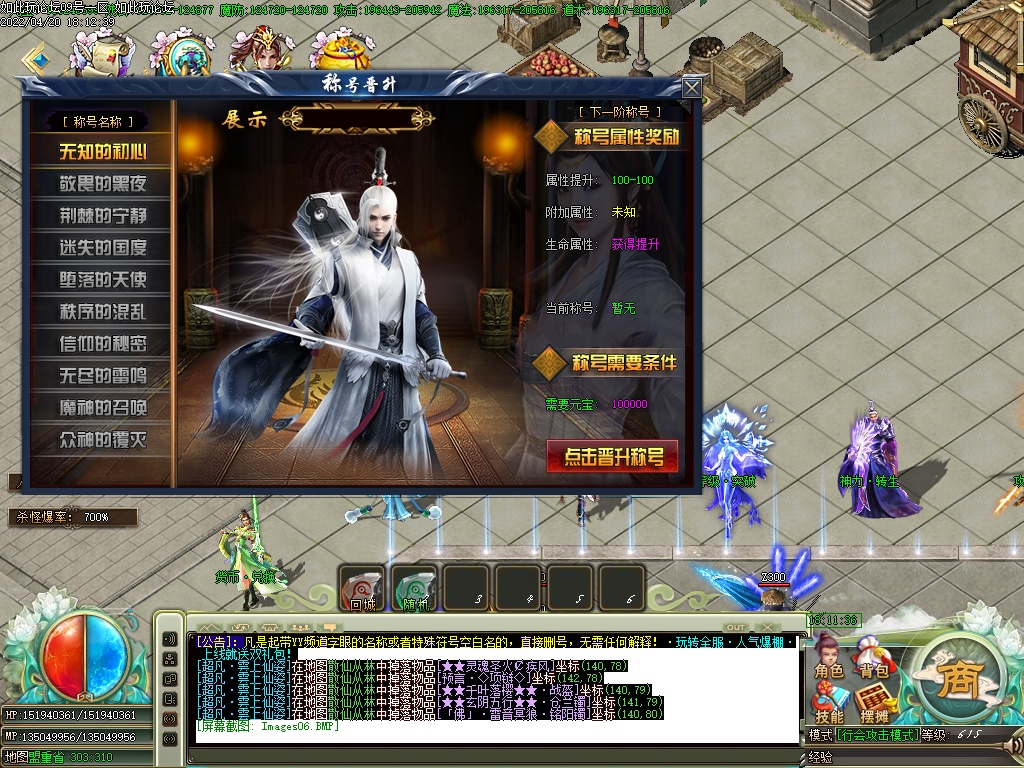Use the 随机 random teleport stone slot
1024x768 pixels.
413,588
